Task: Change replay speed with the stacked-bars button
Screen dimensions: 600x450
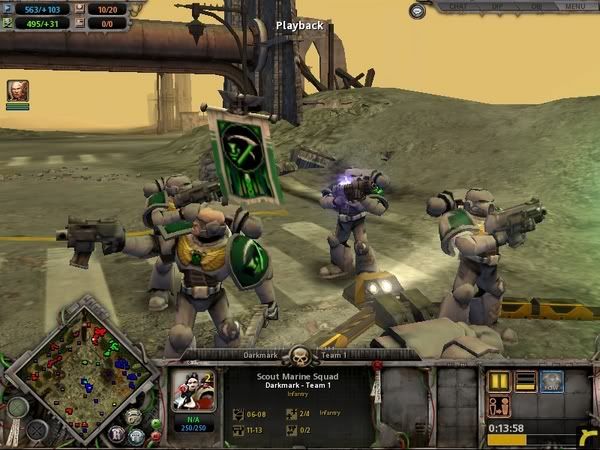Action: [x=525, y=381]
